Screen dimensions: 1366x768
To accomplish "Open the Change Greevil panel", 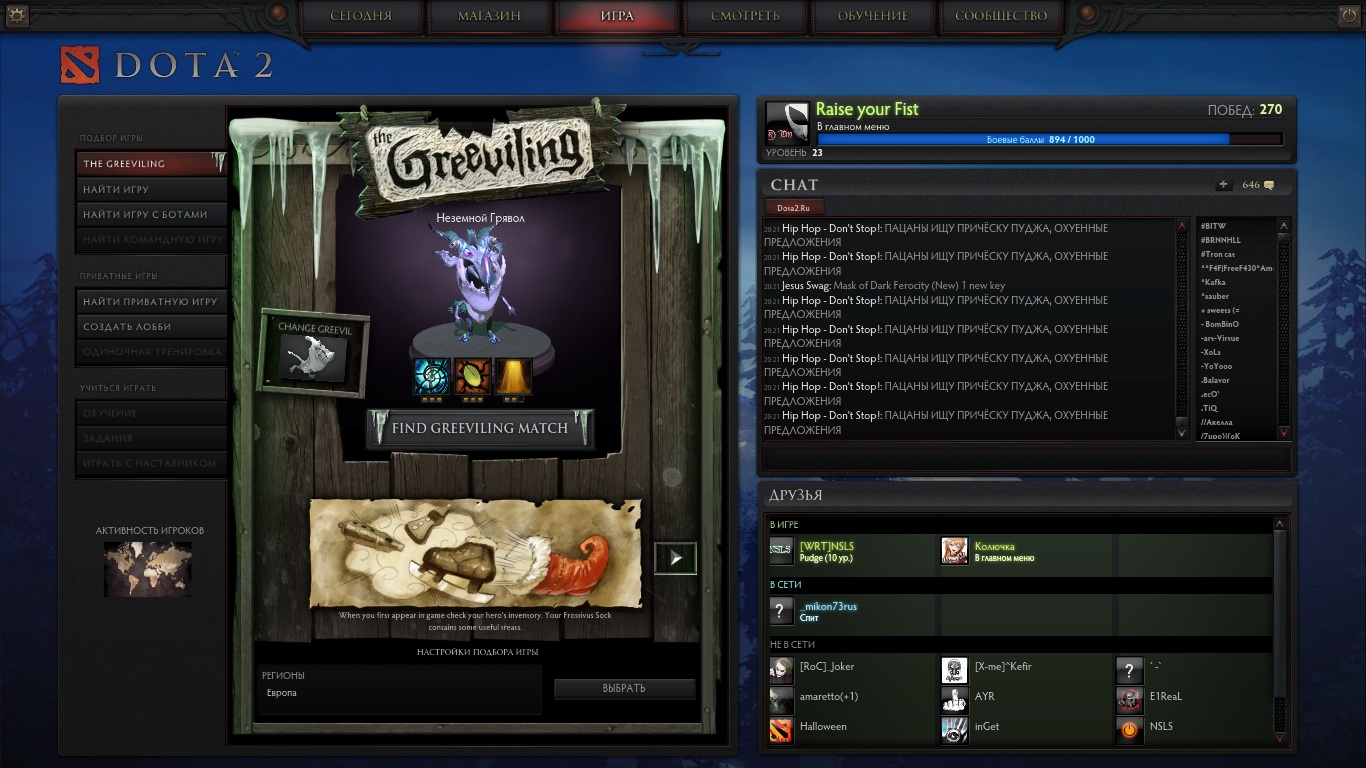I will [x=315, y=352].
